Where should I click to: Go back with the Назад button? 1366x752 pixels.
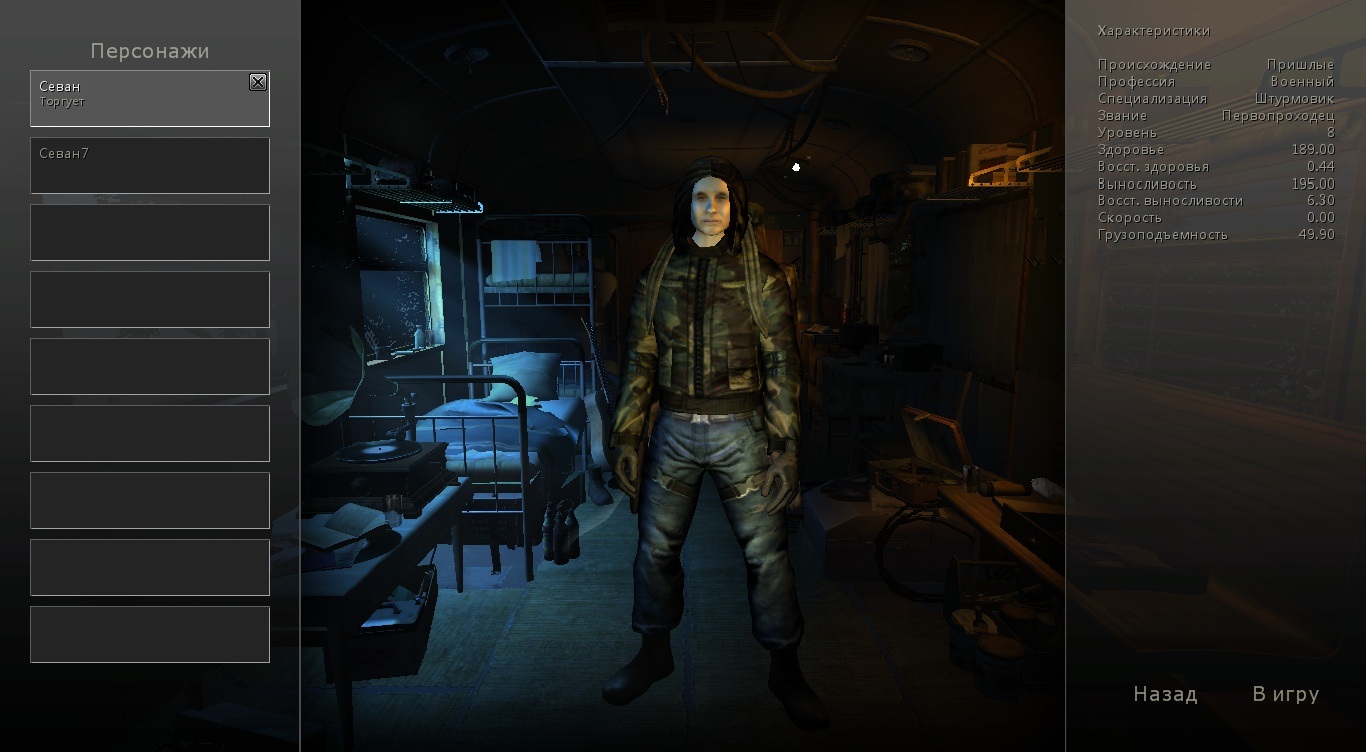[x=1165, y=694]
